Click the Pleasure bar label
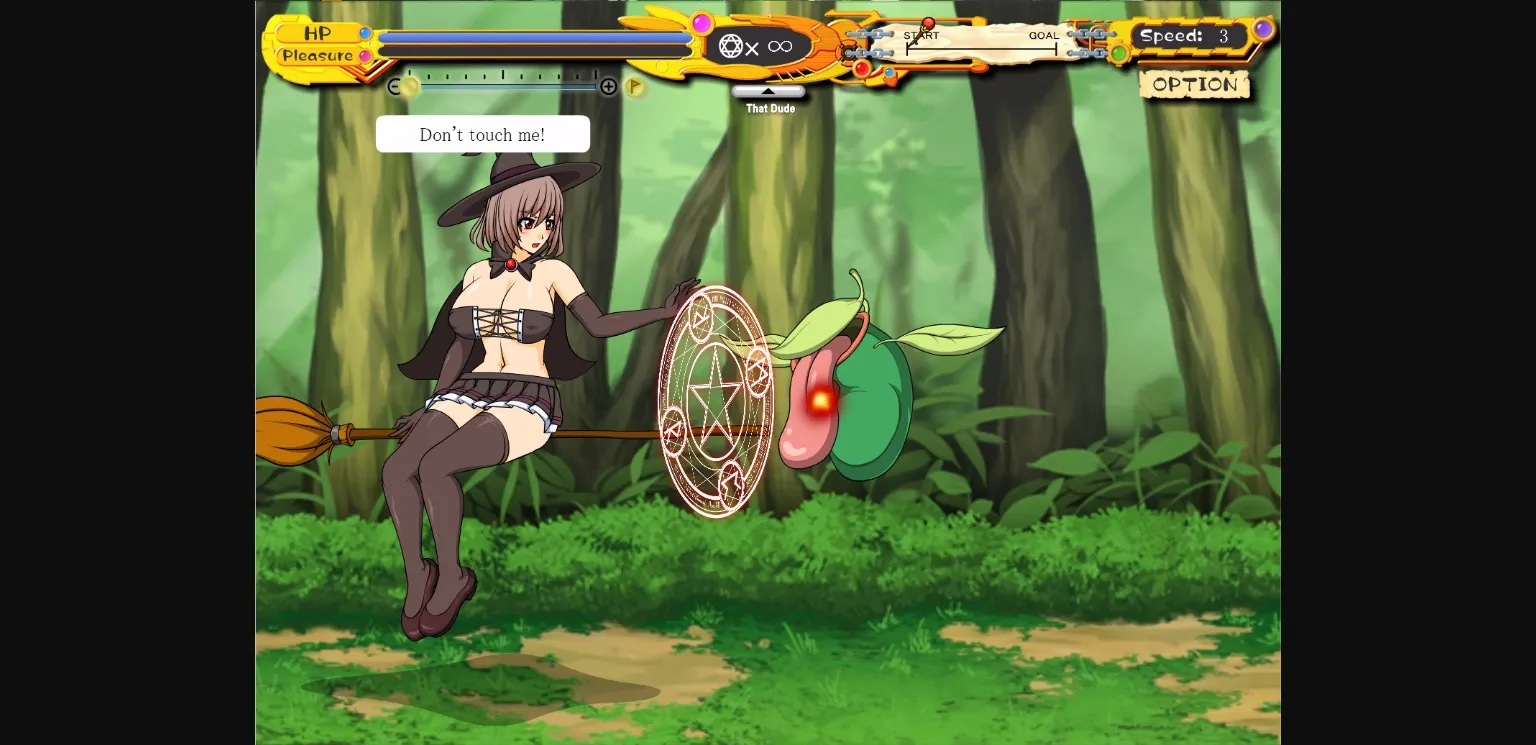The width and height of the screenshot is (1536, 745). click(318, 56)
